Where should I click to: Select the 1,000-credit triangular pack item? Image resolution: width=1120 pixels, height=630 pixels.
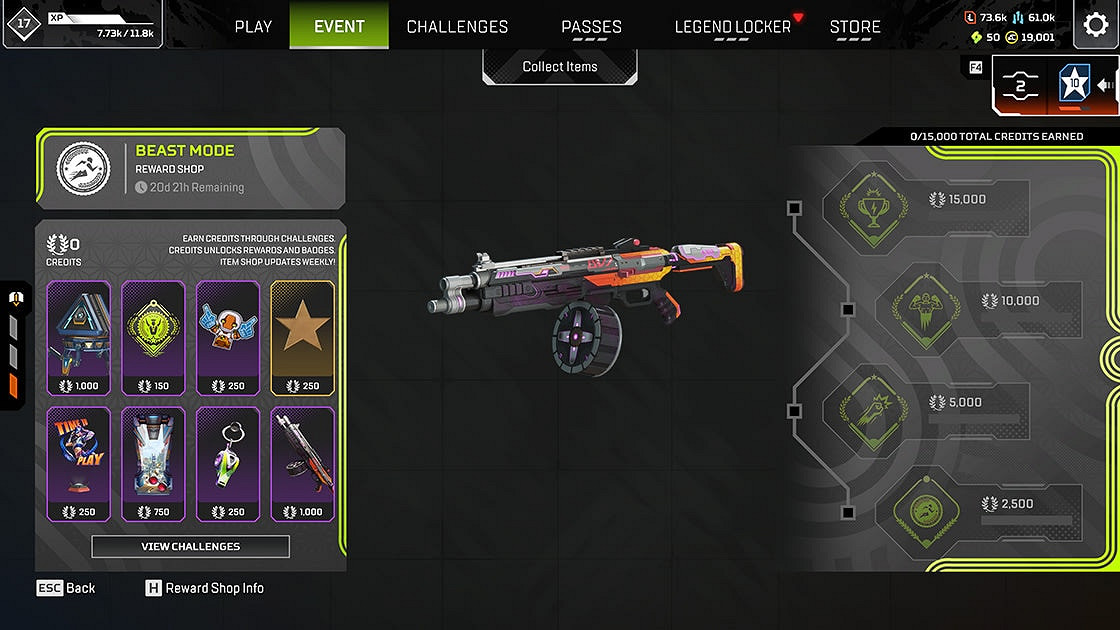pyautogui.click(x=78, y=337)
